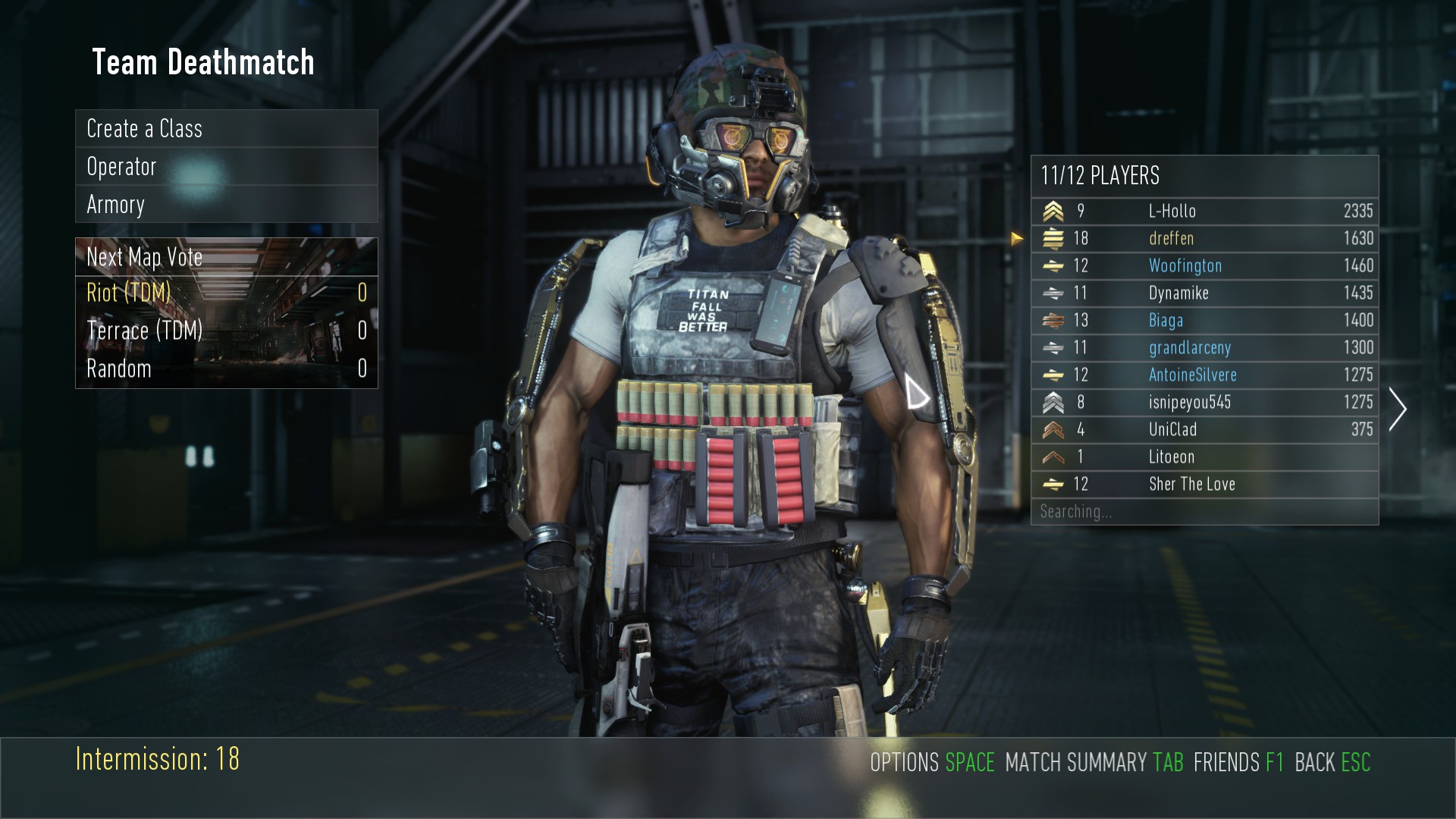1456x819 pixels.
Task: Select the AntoineSilvere player row
Action: pyautogui.click(x=1204, y=375)
